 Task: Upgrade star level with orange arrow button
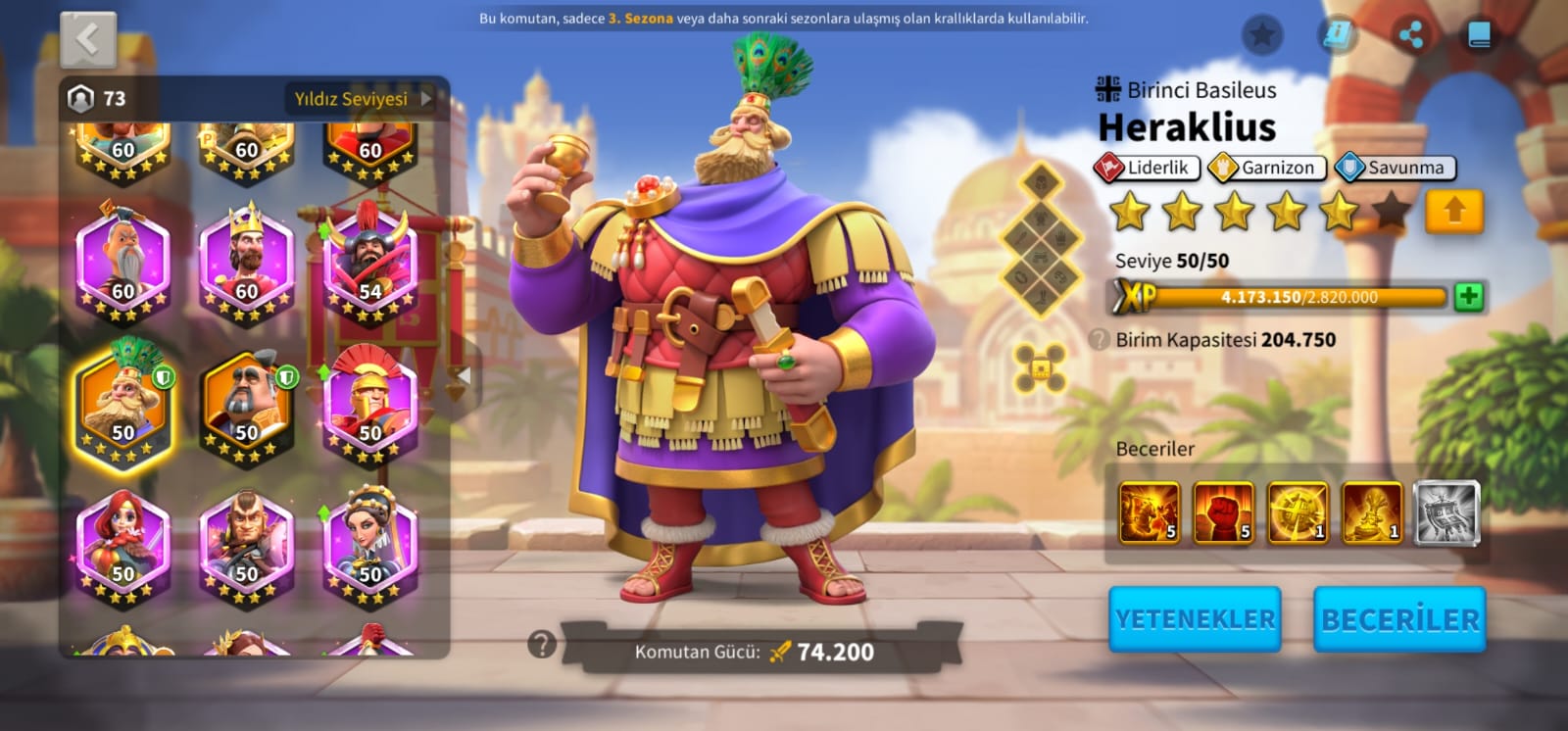point(1454,212)
